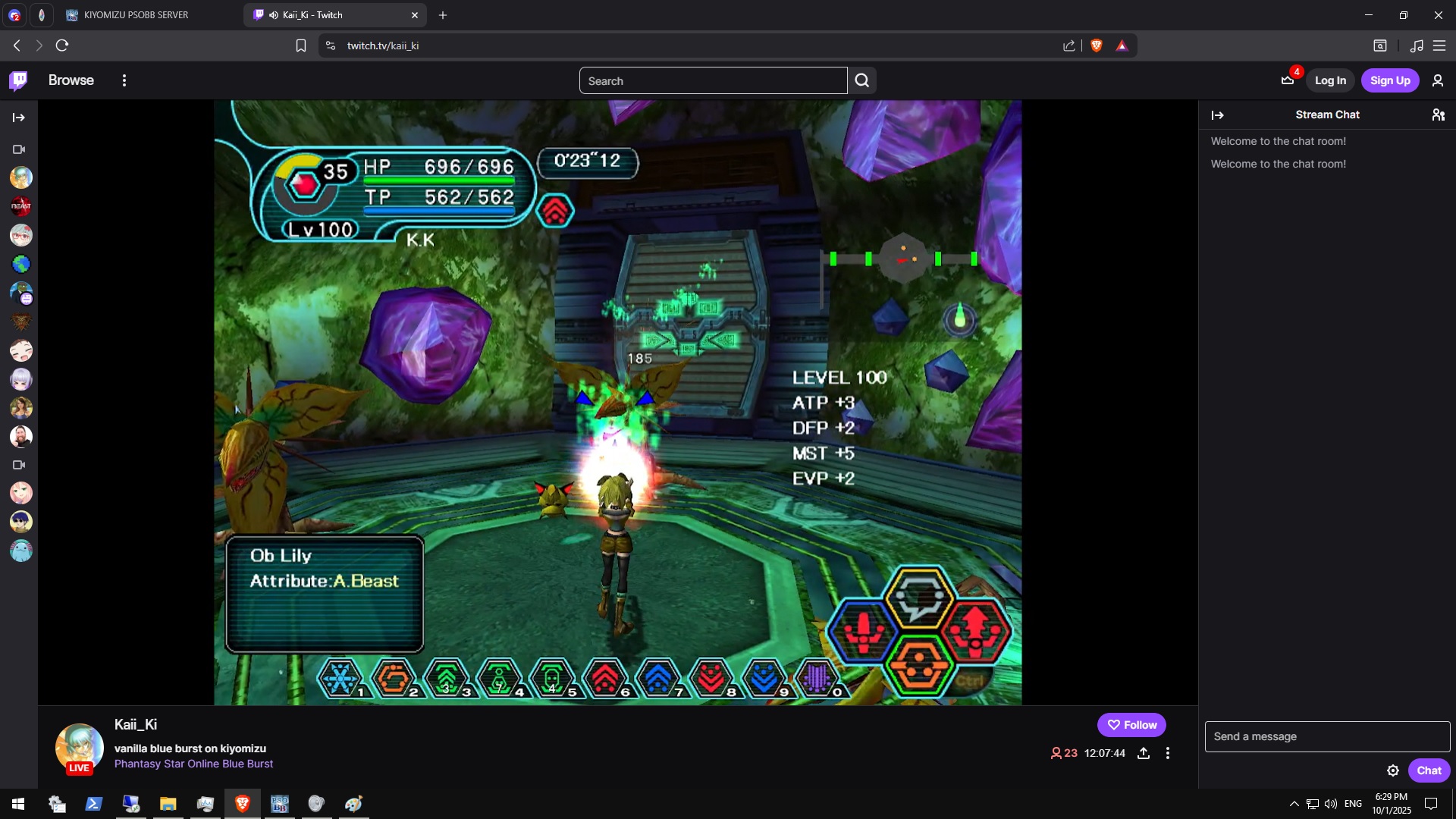Trigger the green-bordered orange action hexagon
The width and height of the screenshot is (1456, 819).
point(920,664)
